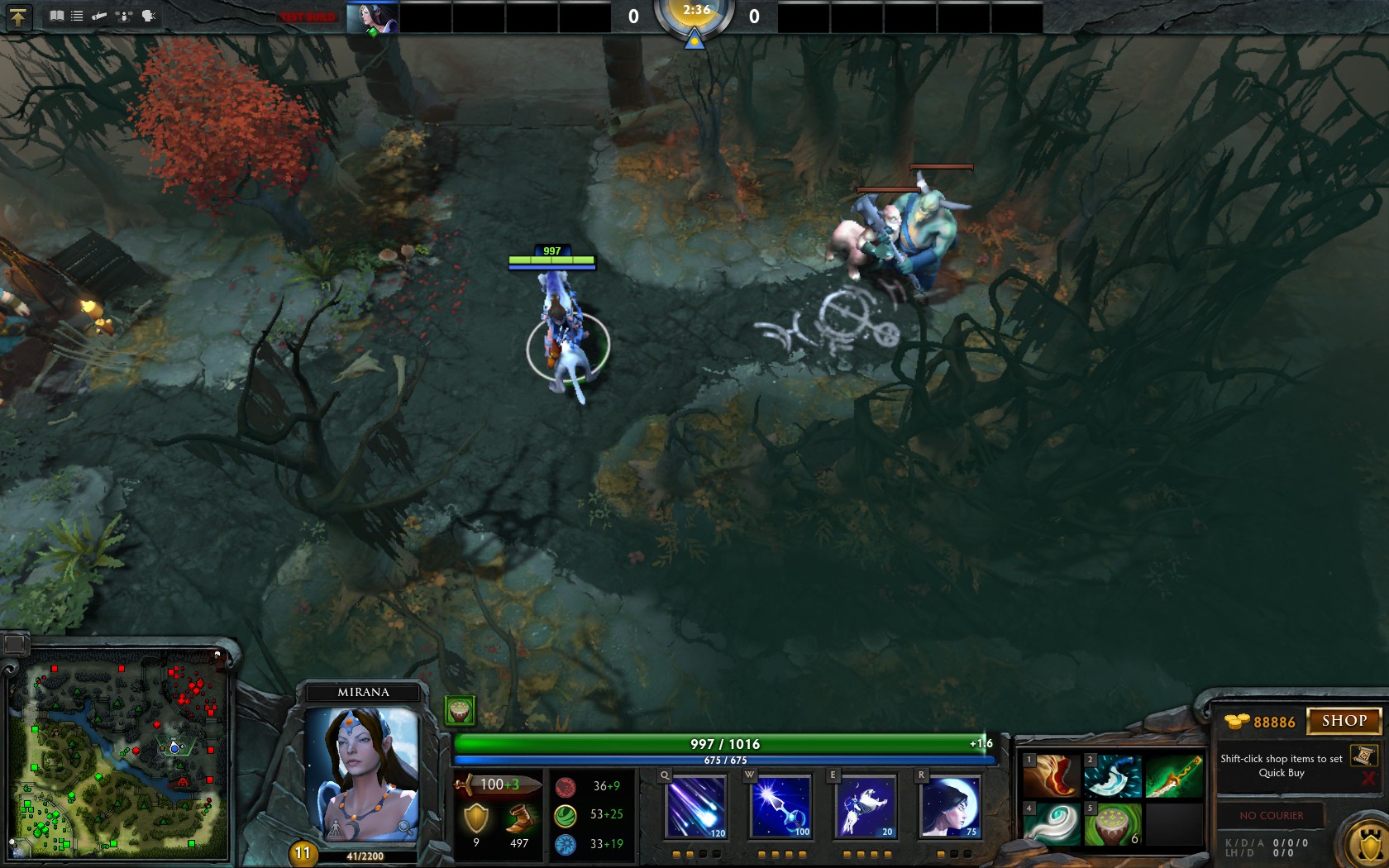Select Mirana's portrait in top bar
1389x868 pixels.
click(x=372, y=17)
